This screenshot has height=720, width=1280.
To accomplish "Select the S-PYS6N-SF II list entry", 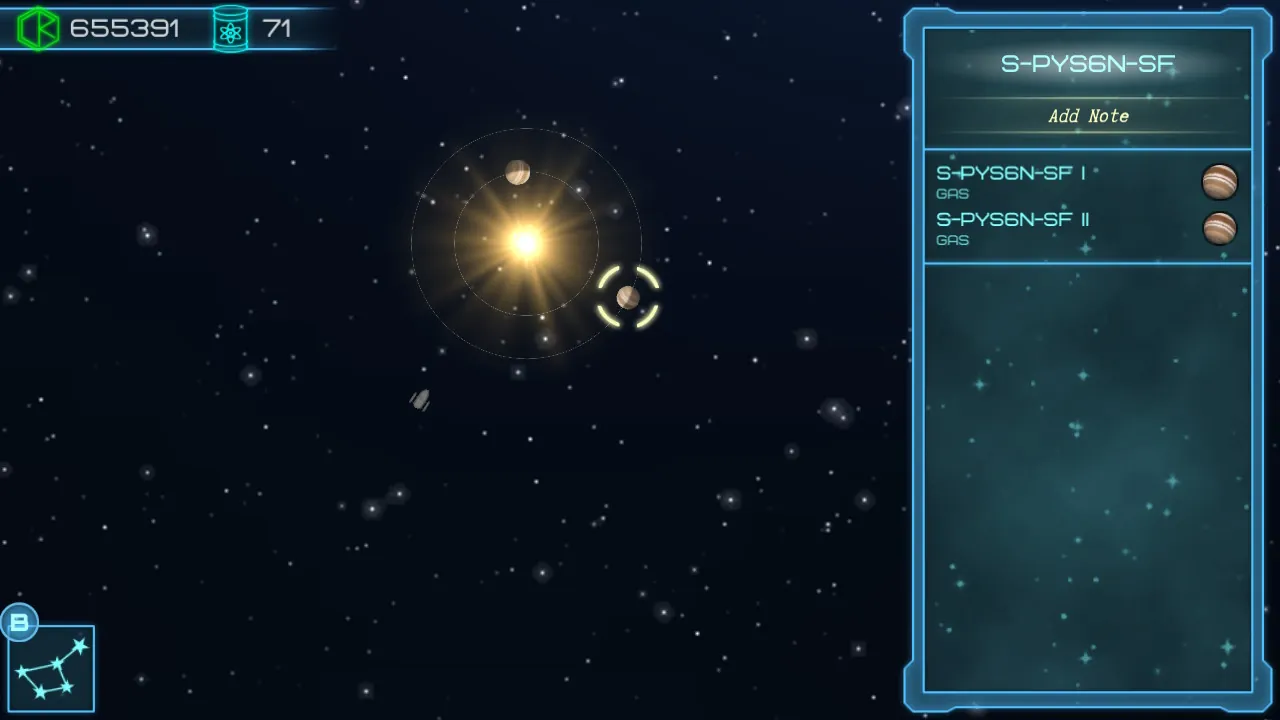I will (1013, 220).
